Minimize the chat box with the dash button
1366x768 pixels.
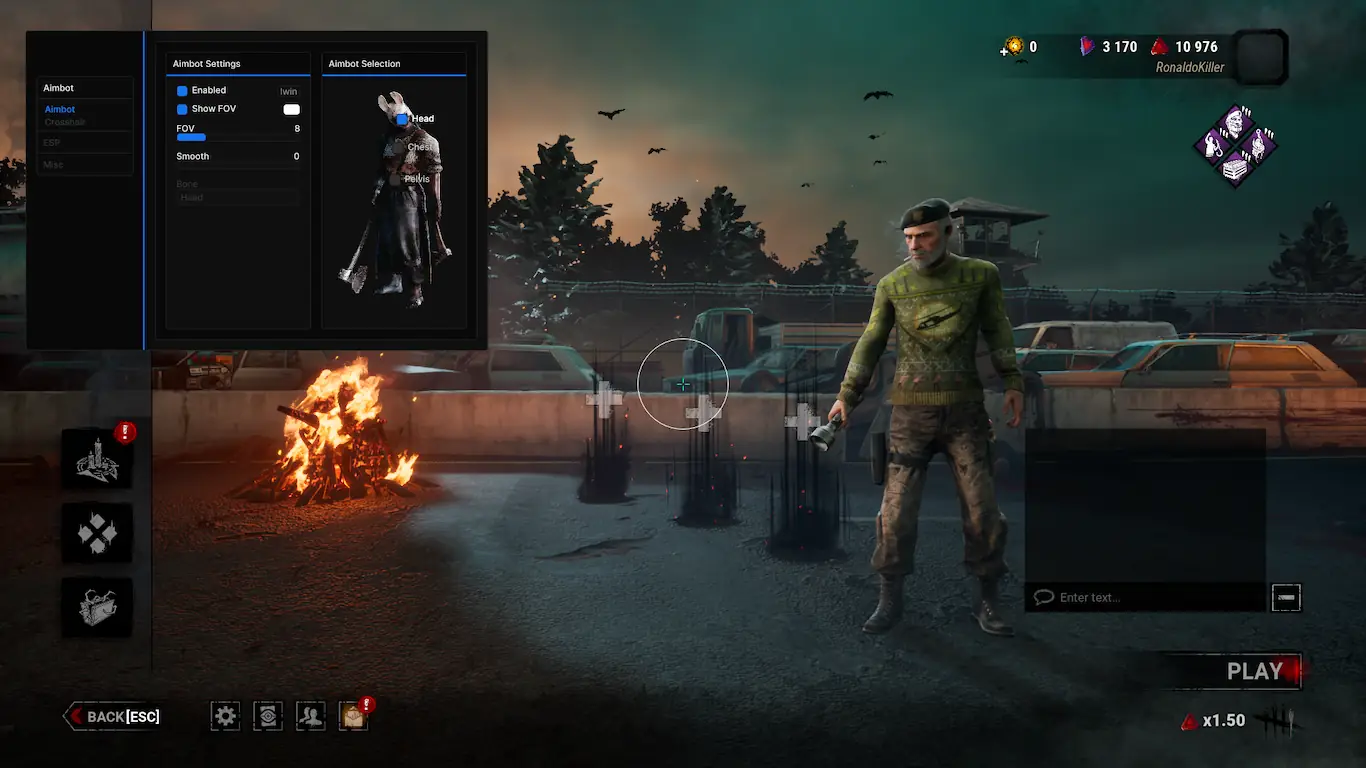tap(1286, 597)
